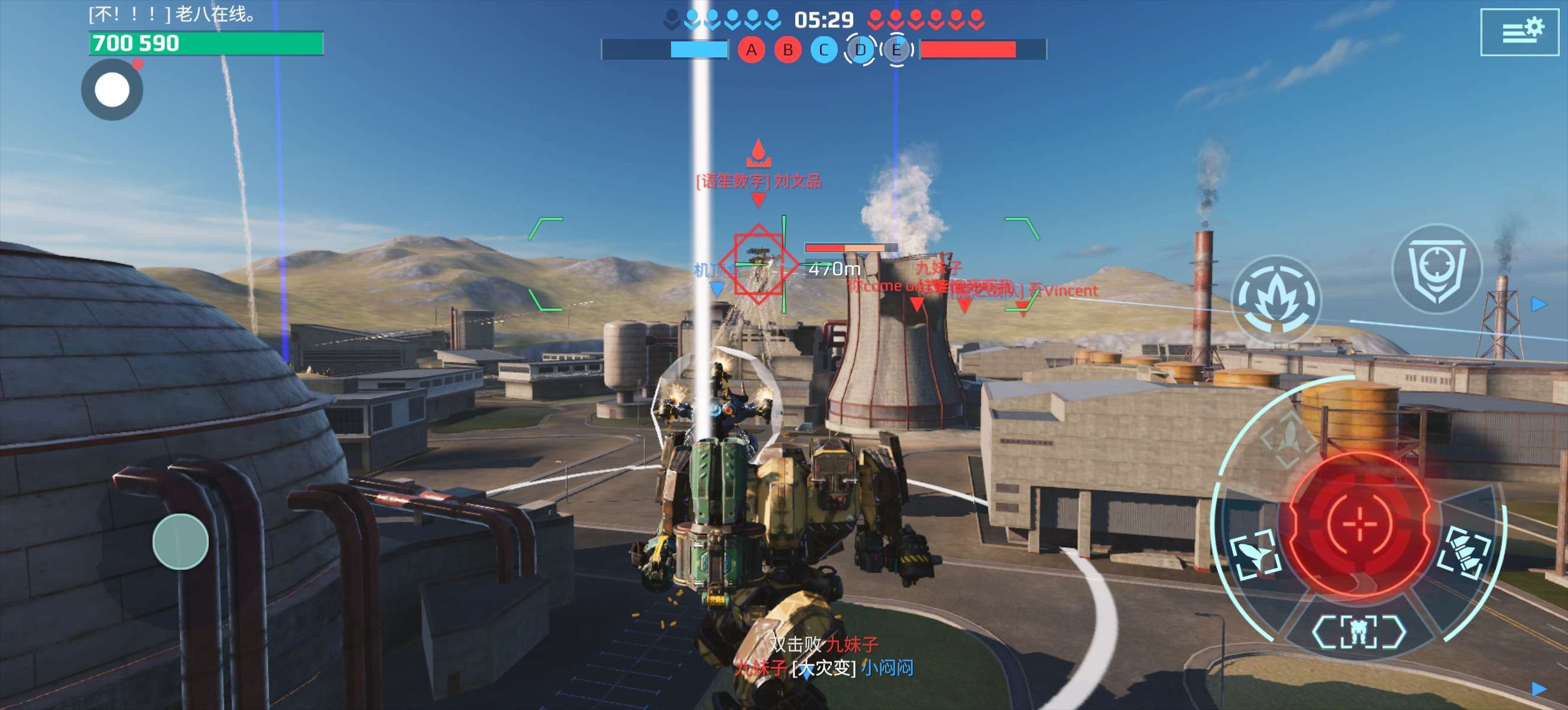Fire the triple missile weapon on the right

pyautogui.click(x=1465, y=553)
